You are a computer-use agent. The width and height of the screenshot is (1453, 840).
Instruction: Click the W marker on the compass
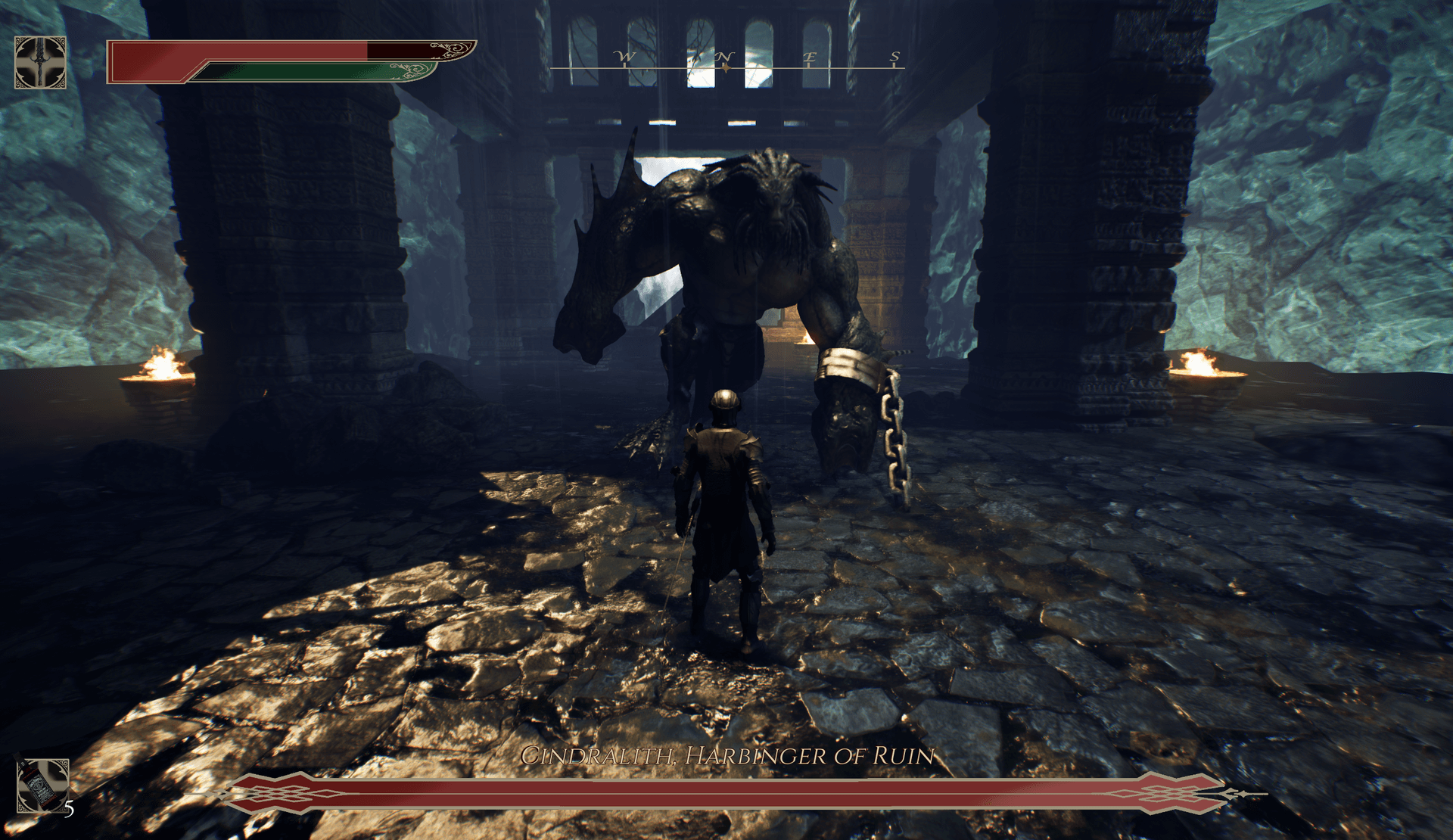click(624, 56)
